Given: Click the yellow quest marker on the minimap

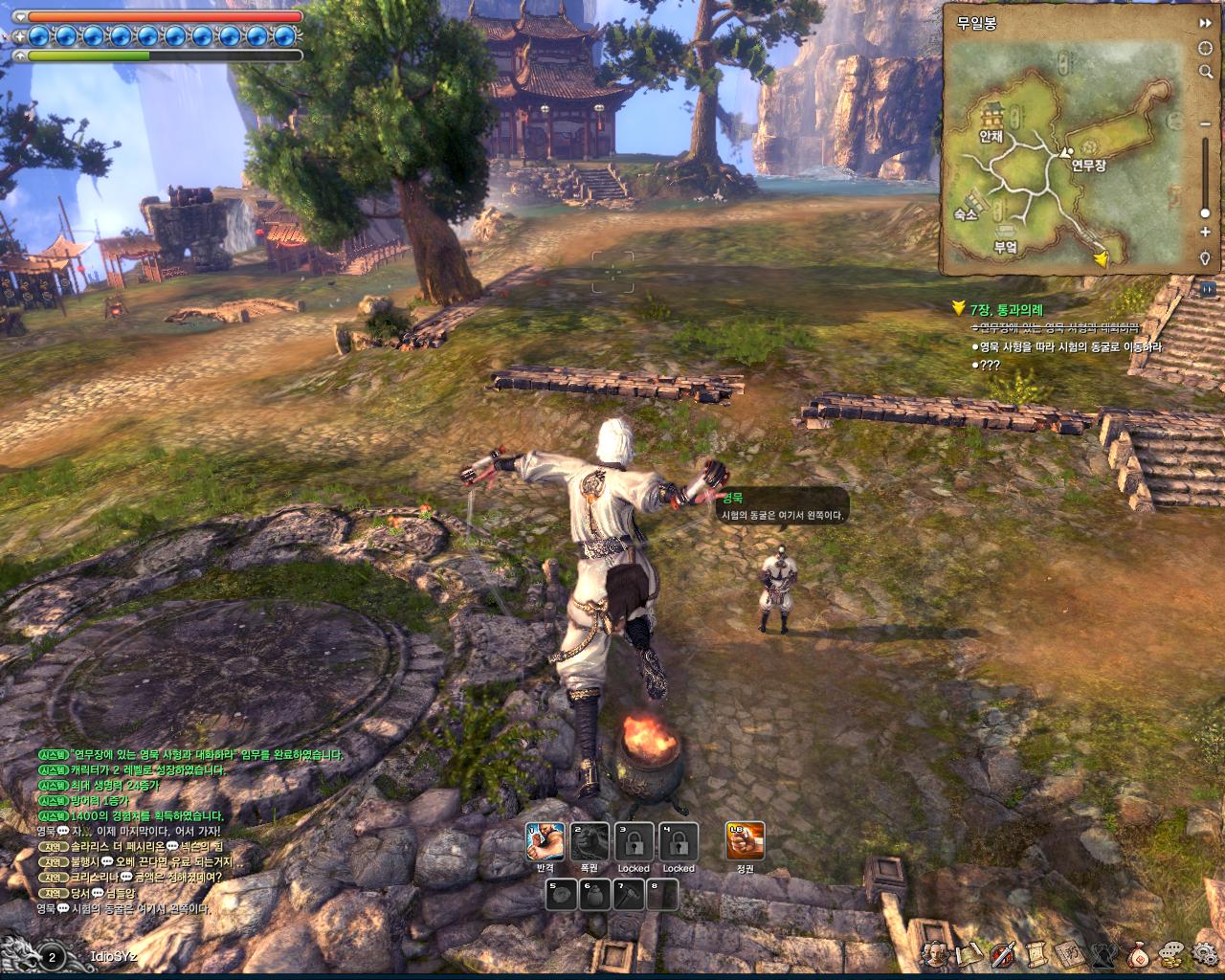Looking at the screenshot, I should [1102, 257].
